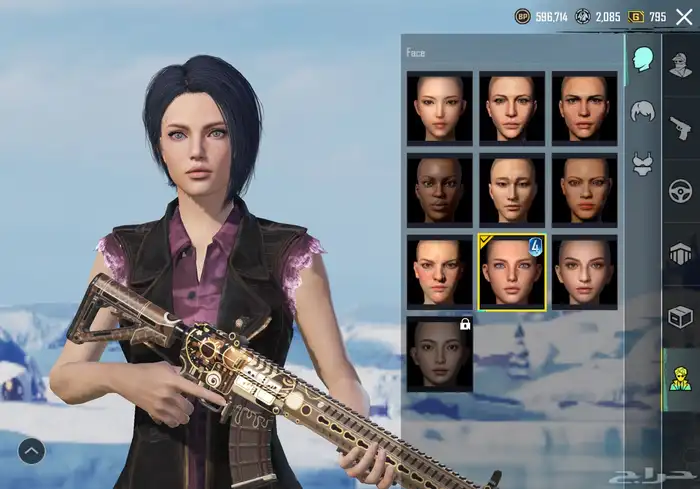
Task: Pick the face left of the selected one
Action: coord(440,272)
